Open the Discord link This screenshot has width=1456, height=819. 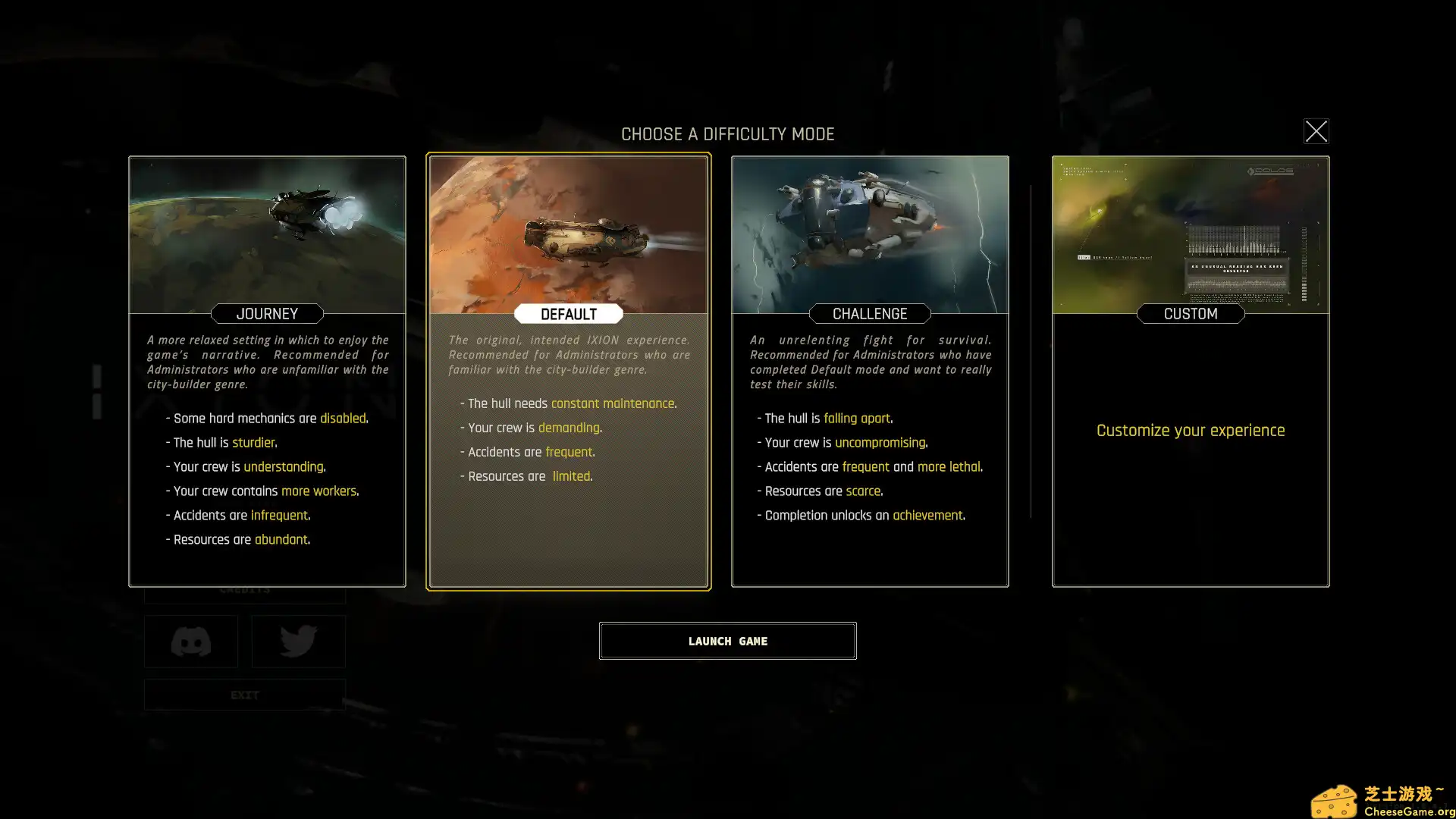[x=191, y=642]
